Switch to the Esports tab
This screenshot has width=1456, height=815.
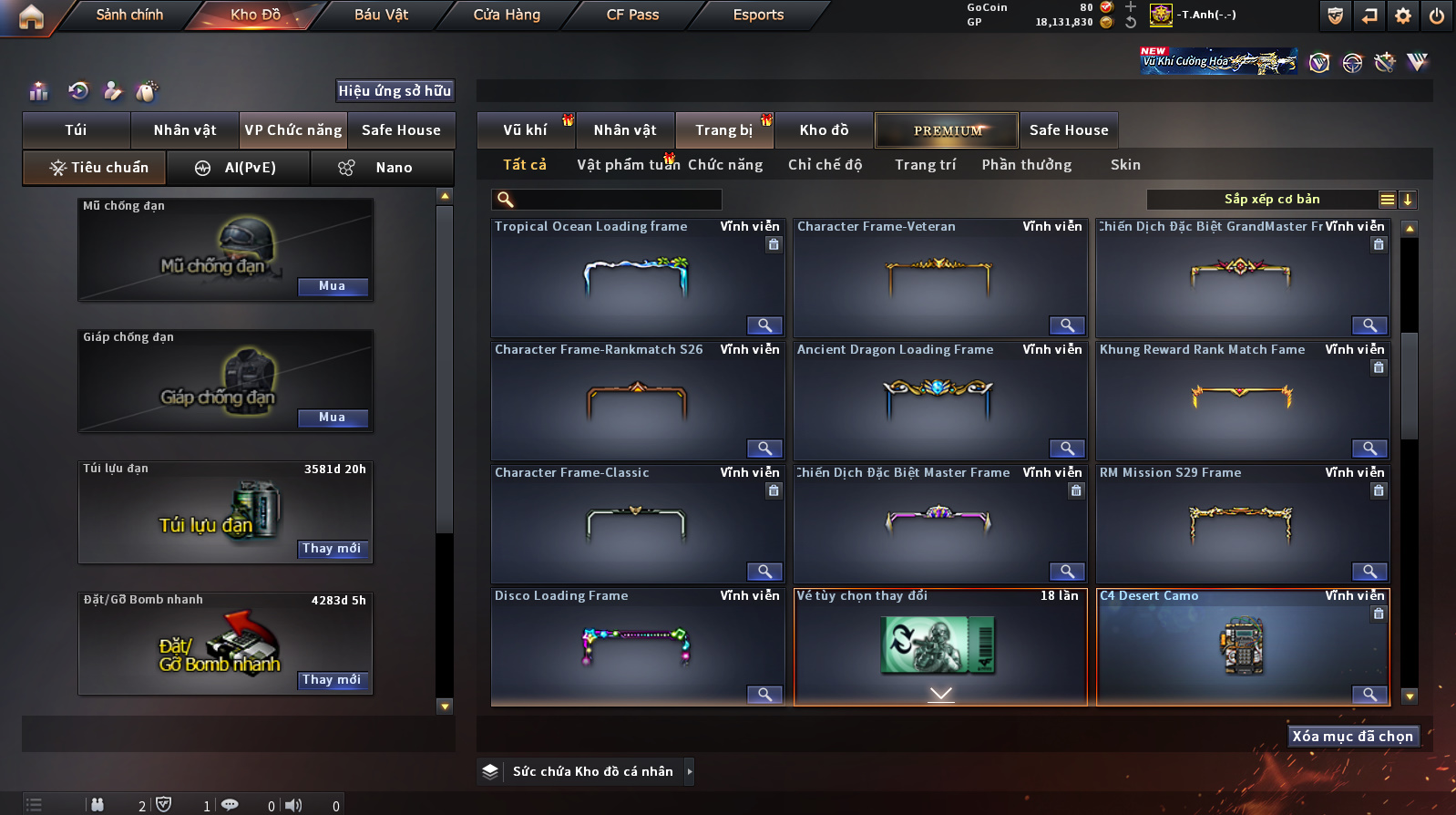click(x=758, y=15)
